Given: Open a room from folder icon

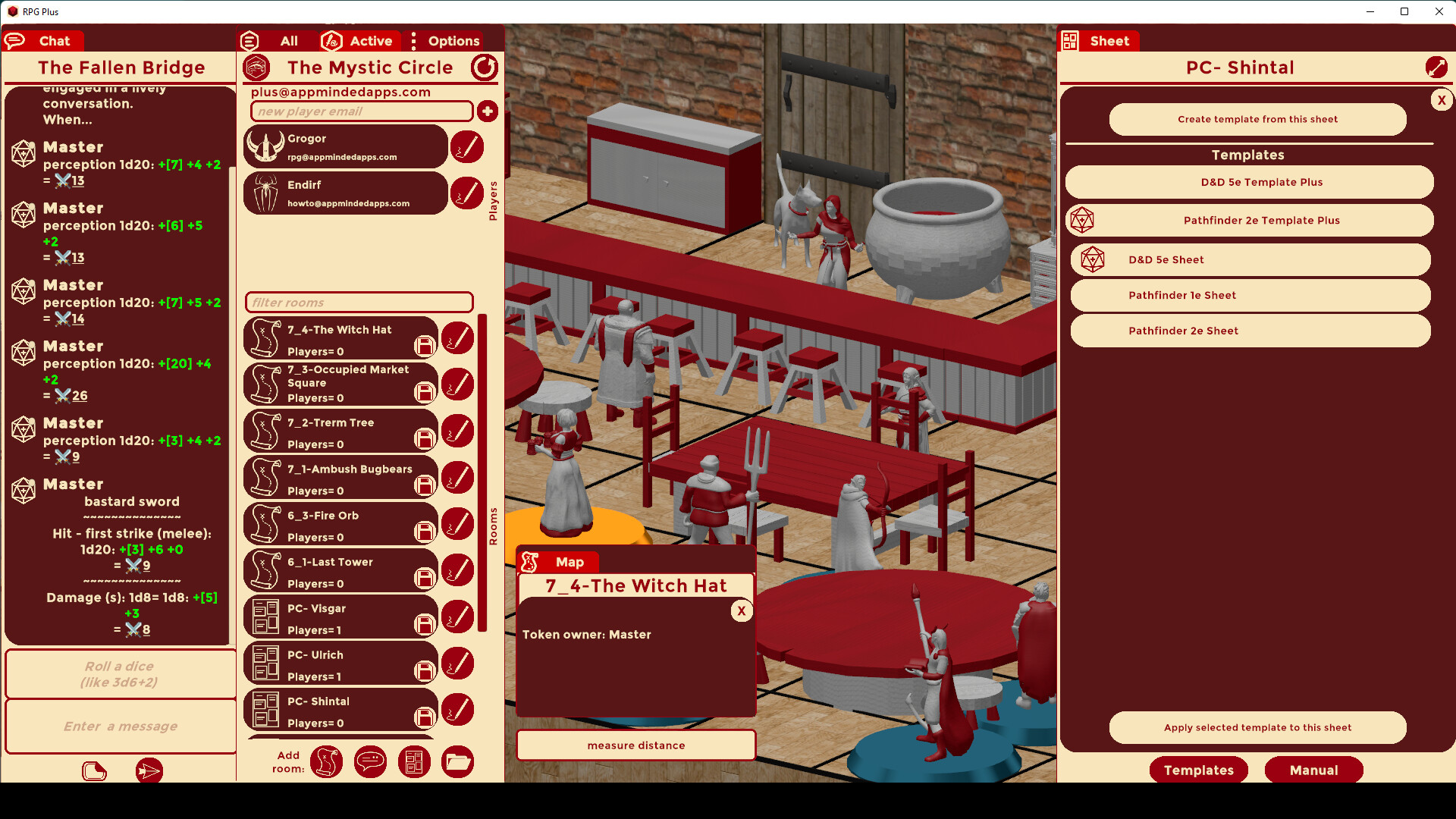Looking at the screenshot, I should [457, 761].
